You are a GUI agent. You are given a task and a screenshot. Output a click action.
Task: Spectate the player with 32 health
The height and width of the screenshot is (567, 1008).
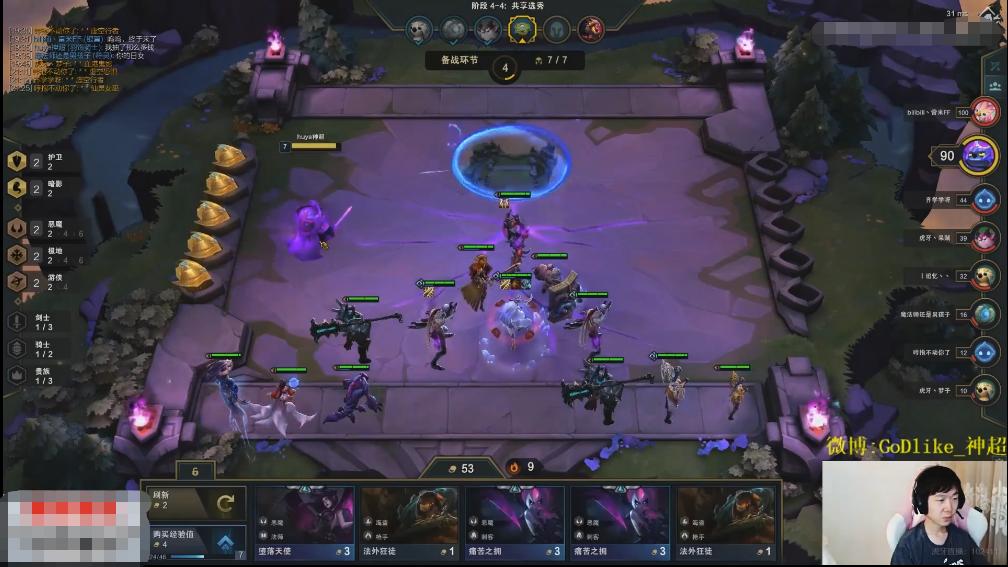tap(985, 276)
